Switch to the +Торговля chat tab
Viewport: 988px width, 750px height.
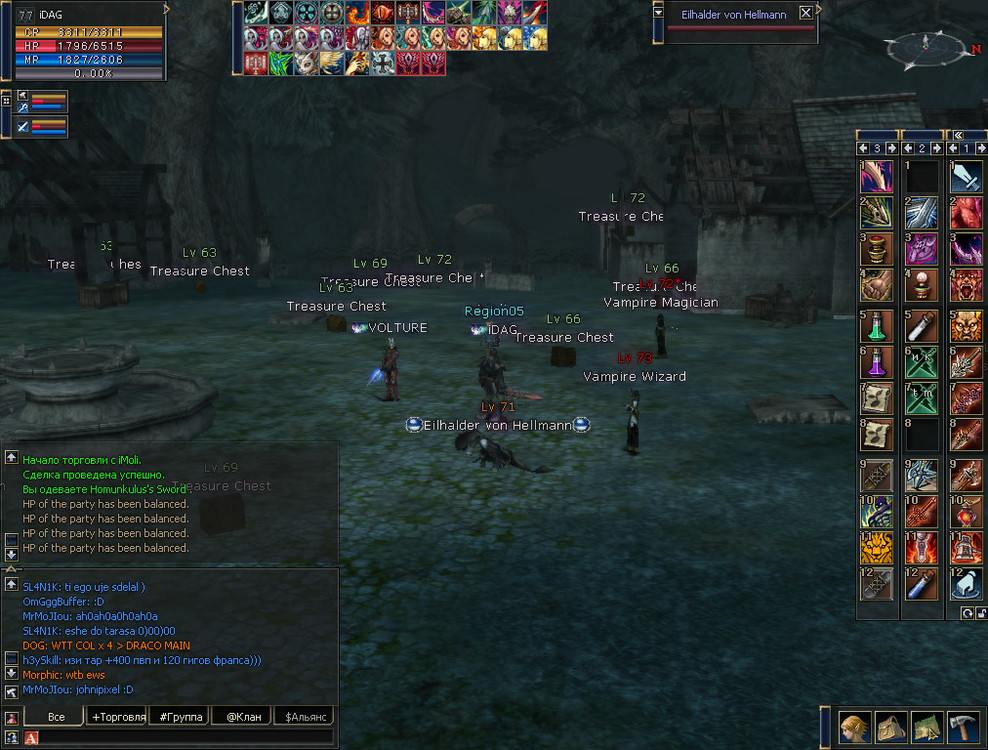(x=118, y=716)
